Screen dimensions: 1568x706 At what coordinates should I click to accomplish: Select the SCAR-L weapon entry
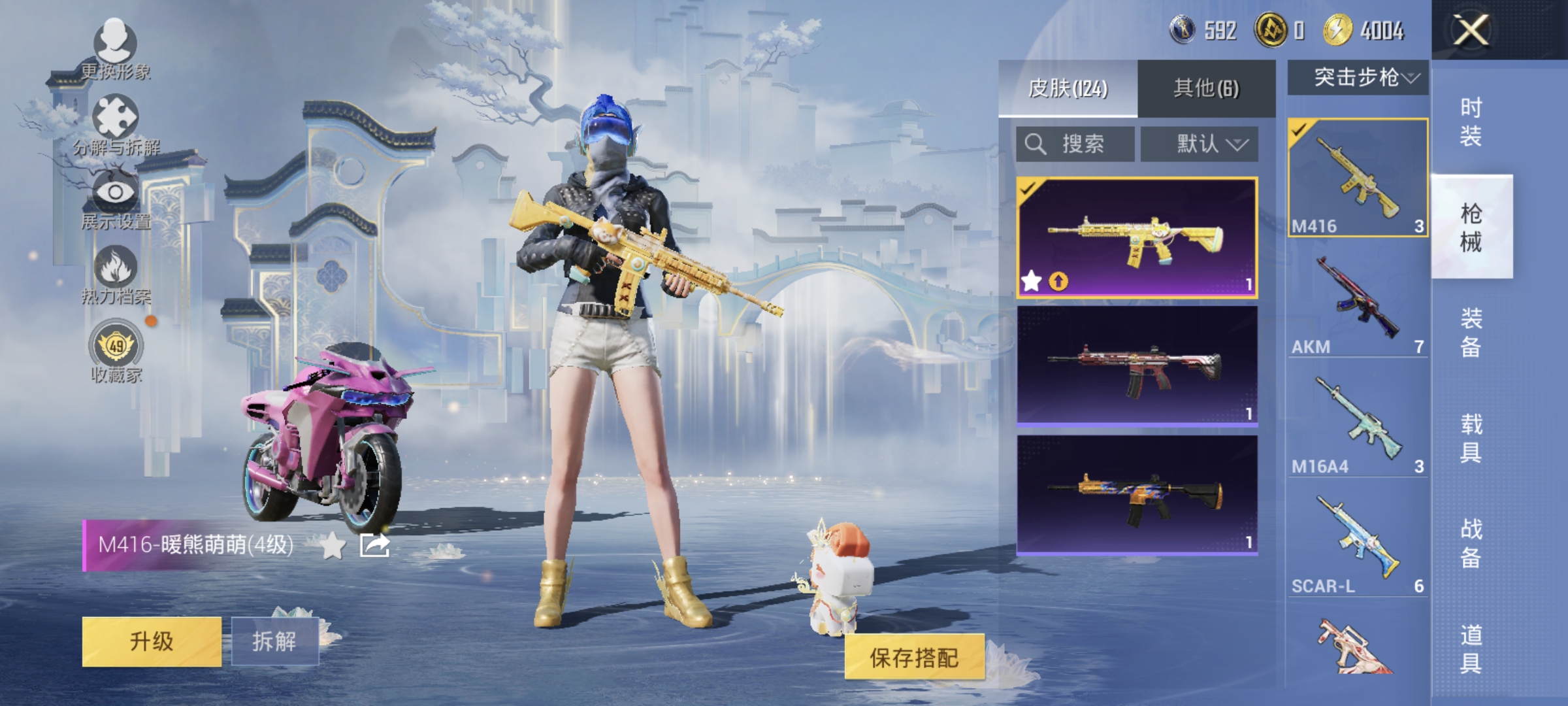coord(1358,544)
